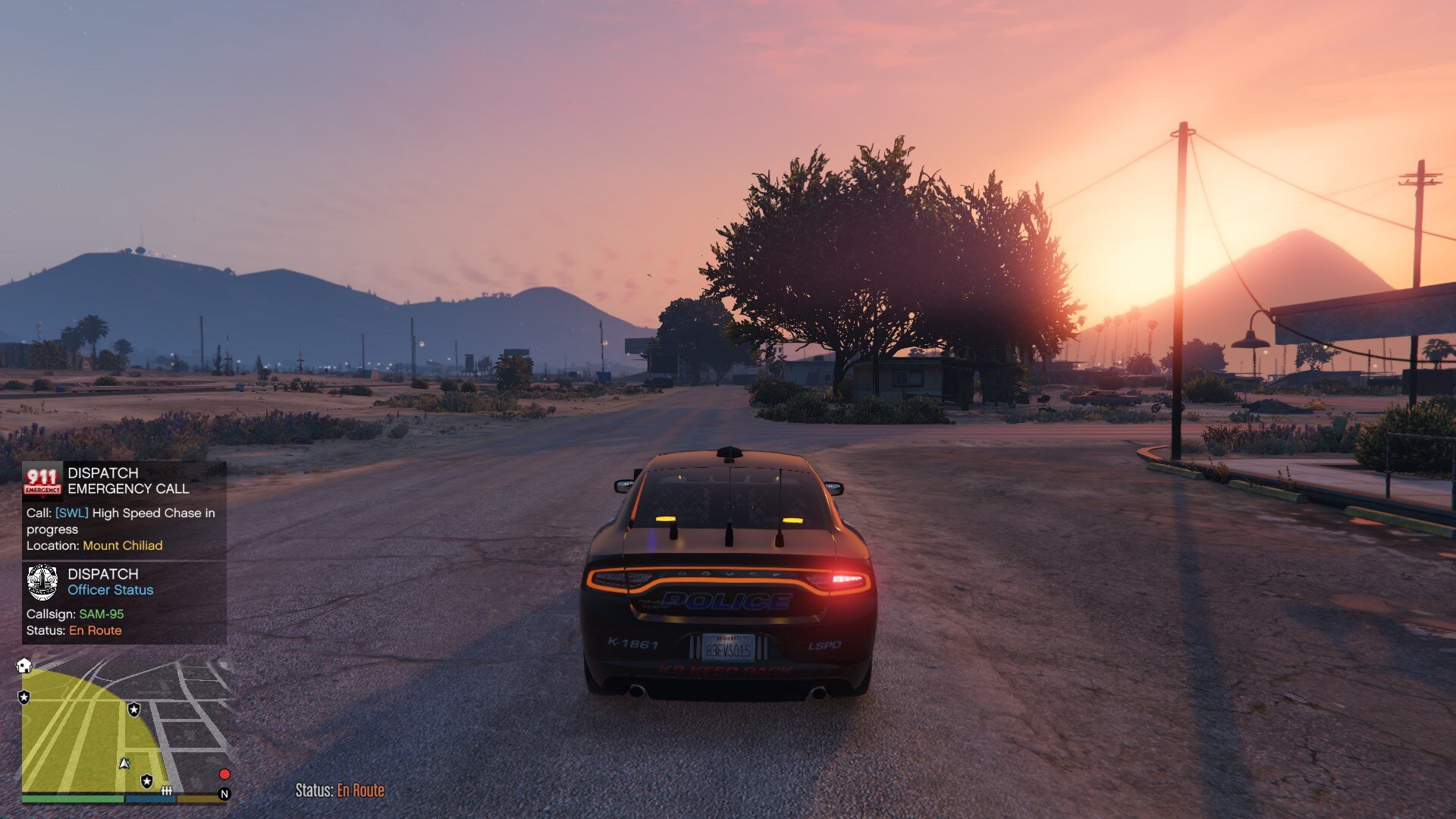This screenshot has width=1456, height=819.
Task: Click the red dot blip on minimap
Action: [x=224, y=774]
